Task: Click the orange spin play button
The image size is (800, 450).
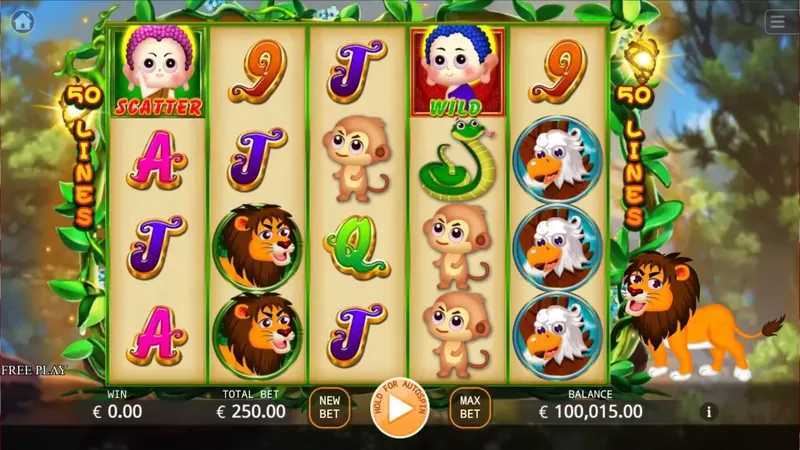Action: pos(399,408)
